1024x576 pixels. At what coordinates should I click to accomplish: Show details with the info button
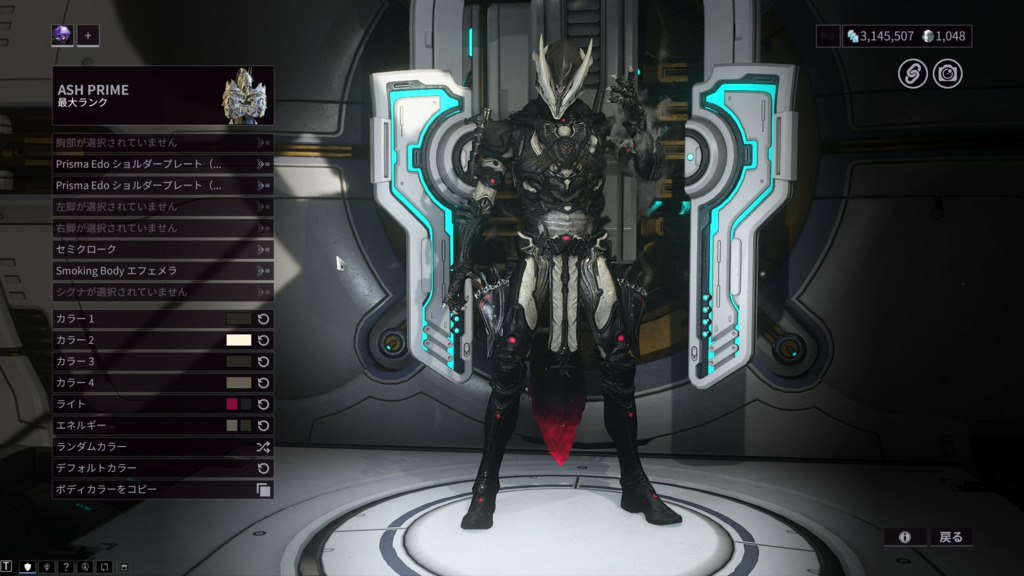click(904, 537)
